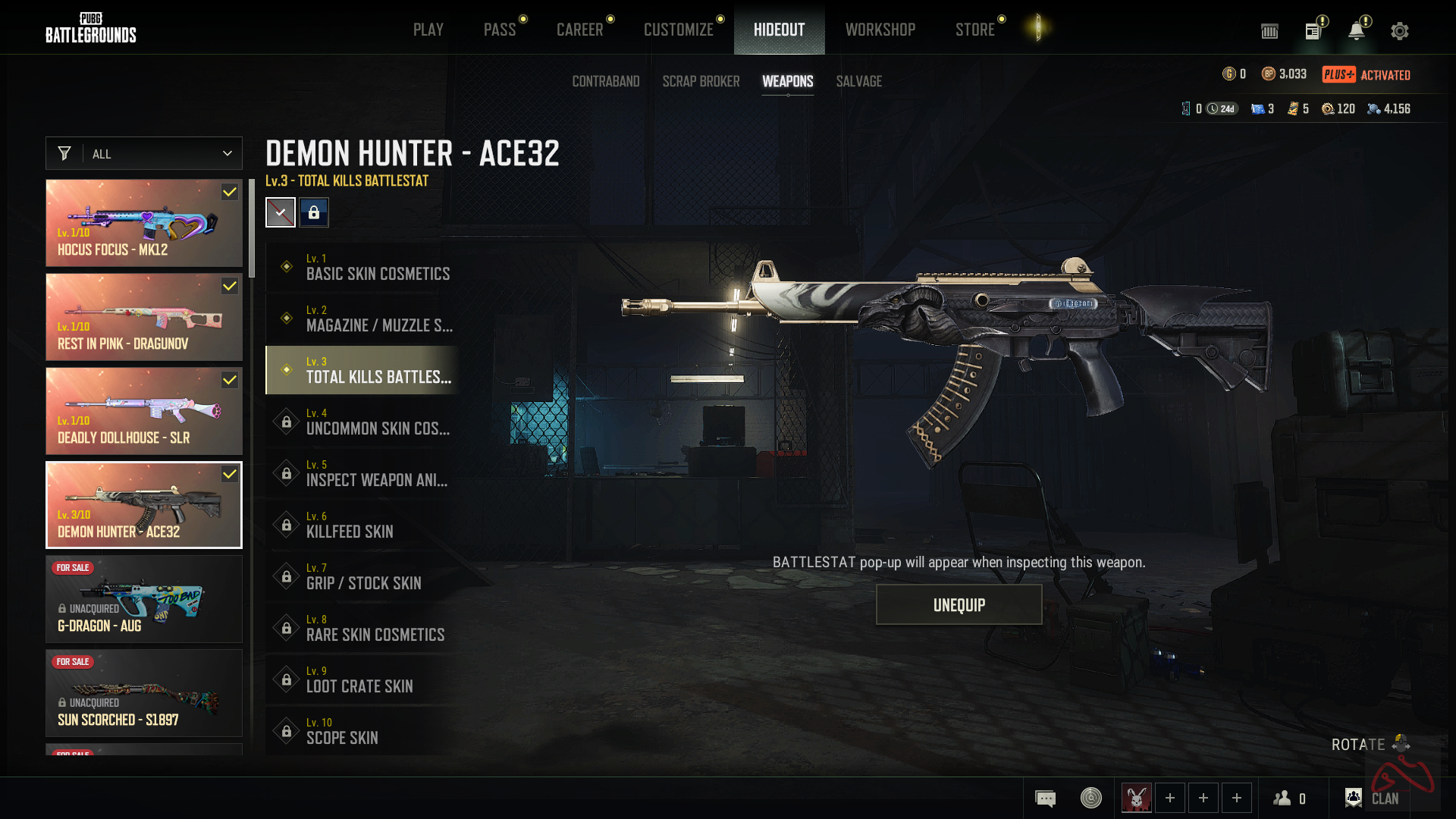Choose the Lv. 6 Killfeed Skin row
This screenshot has height=819, width=1456.
[362, 525]
